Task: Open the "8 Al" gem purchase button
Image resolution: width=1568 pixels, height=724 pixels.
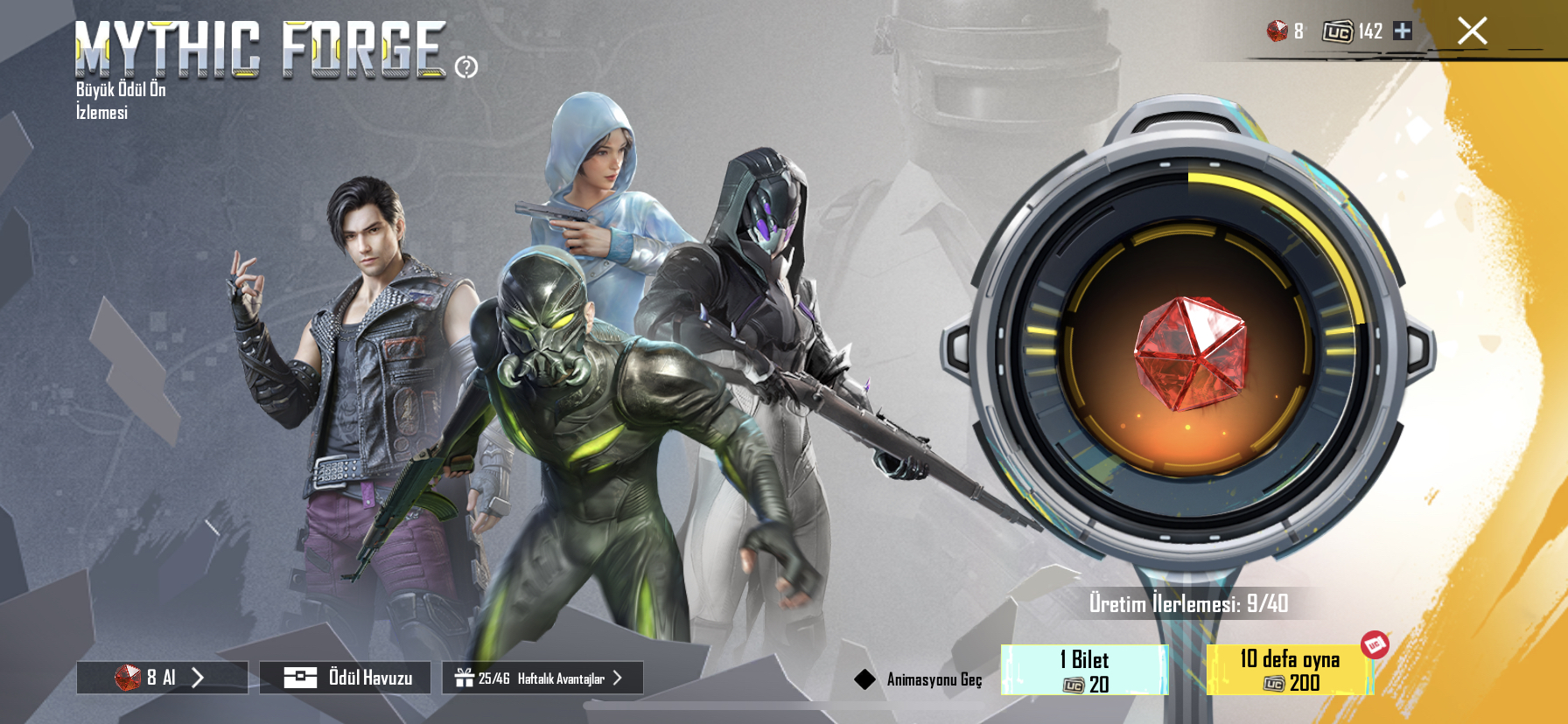Action: click(x=162, y=678)
